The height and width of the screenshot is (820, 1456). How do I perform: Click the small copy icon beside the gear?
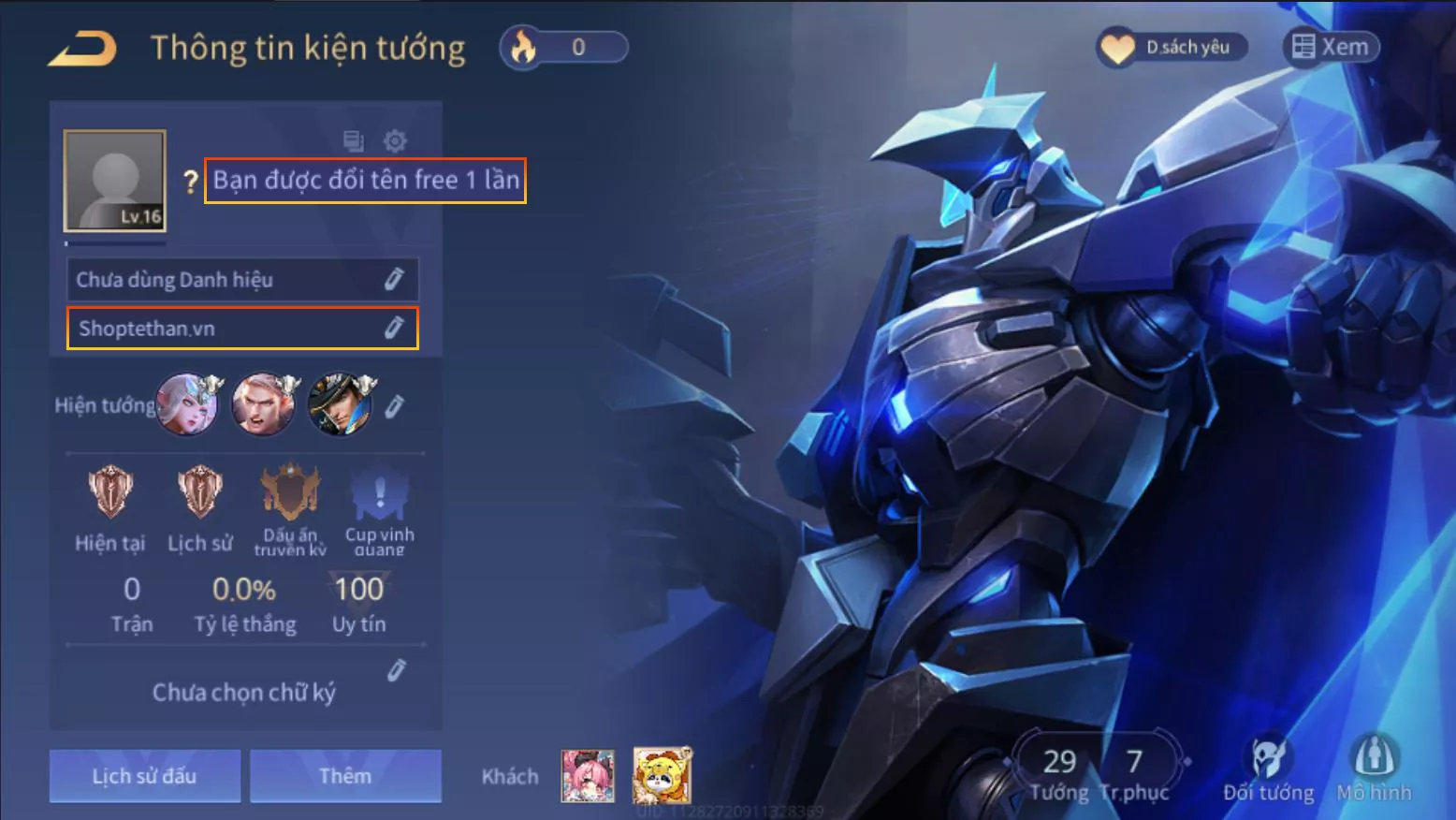click(x=353, y=141)
